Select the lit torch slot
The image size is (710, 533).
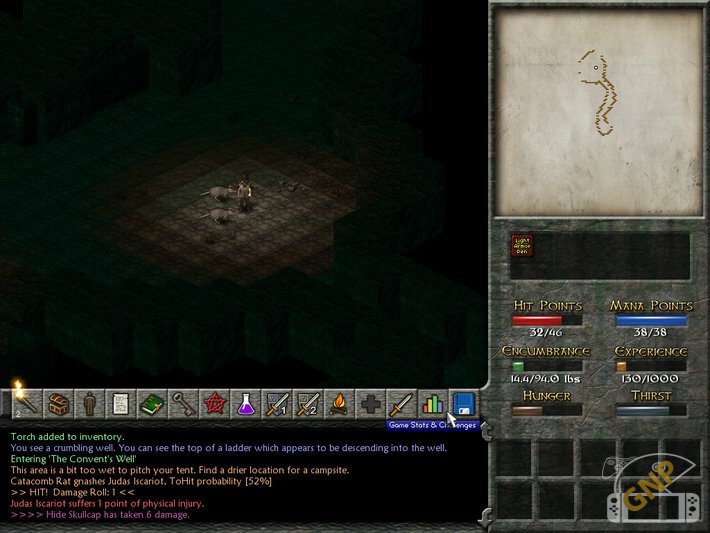25,404
